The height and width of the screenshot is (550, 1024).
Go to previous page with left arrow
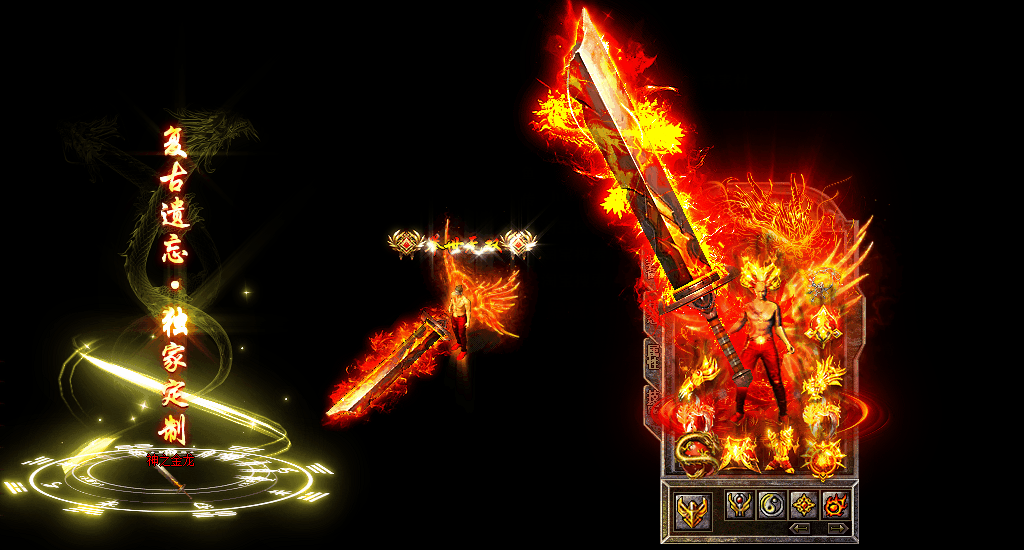[x=799, y=528]
